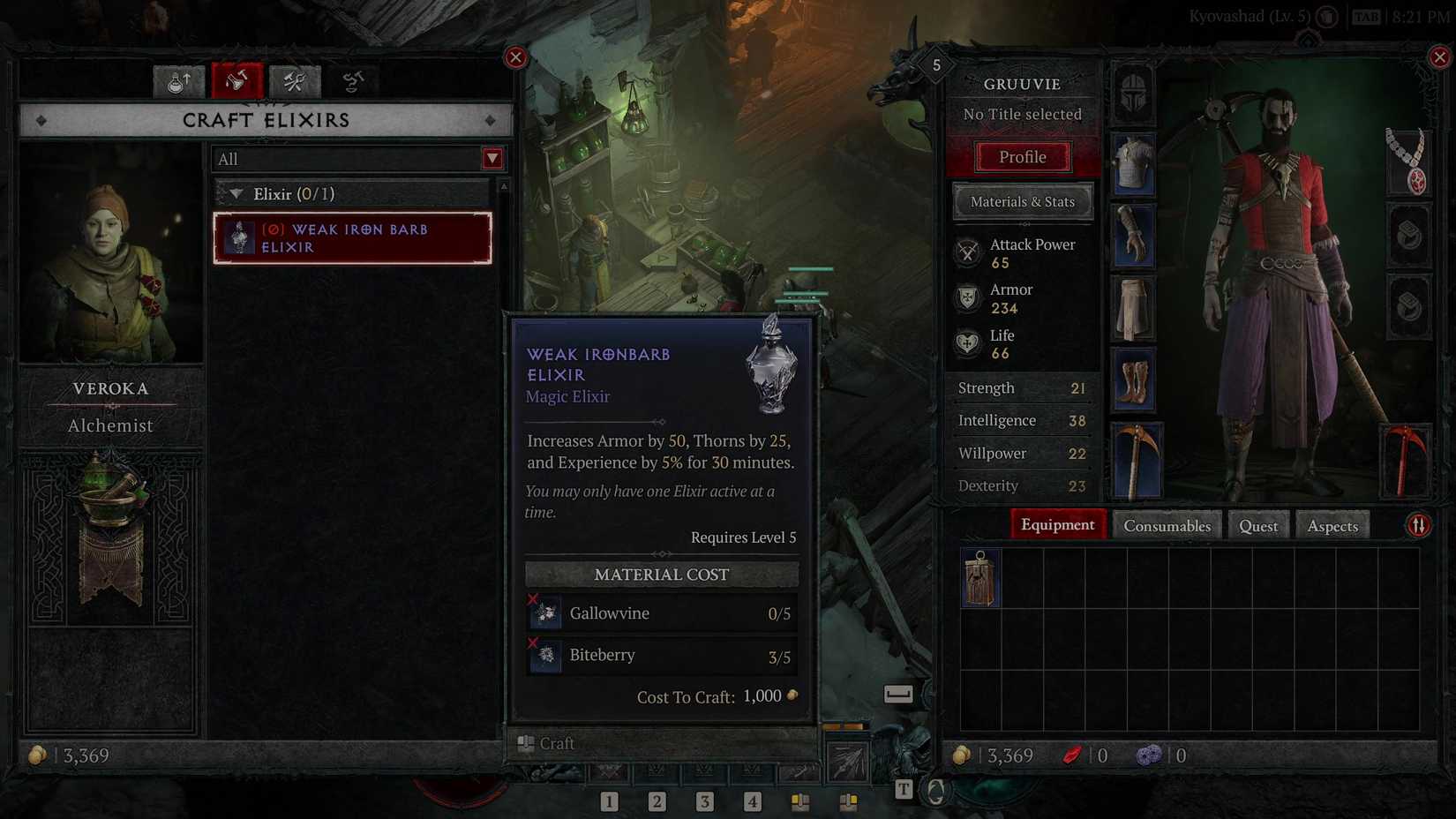This screenshot has height=819, width=1456.
Task: Open the Craft Elixirs flask icon
Action: 237,81
